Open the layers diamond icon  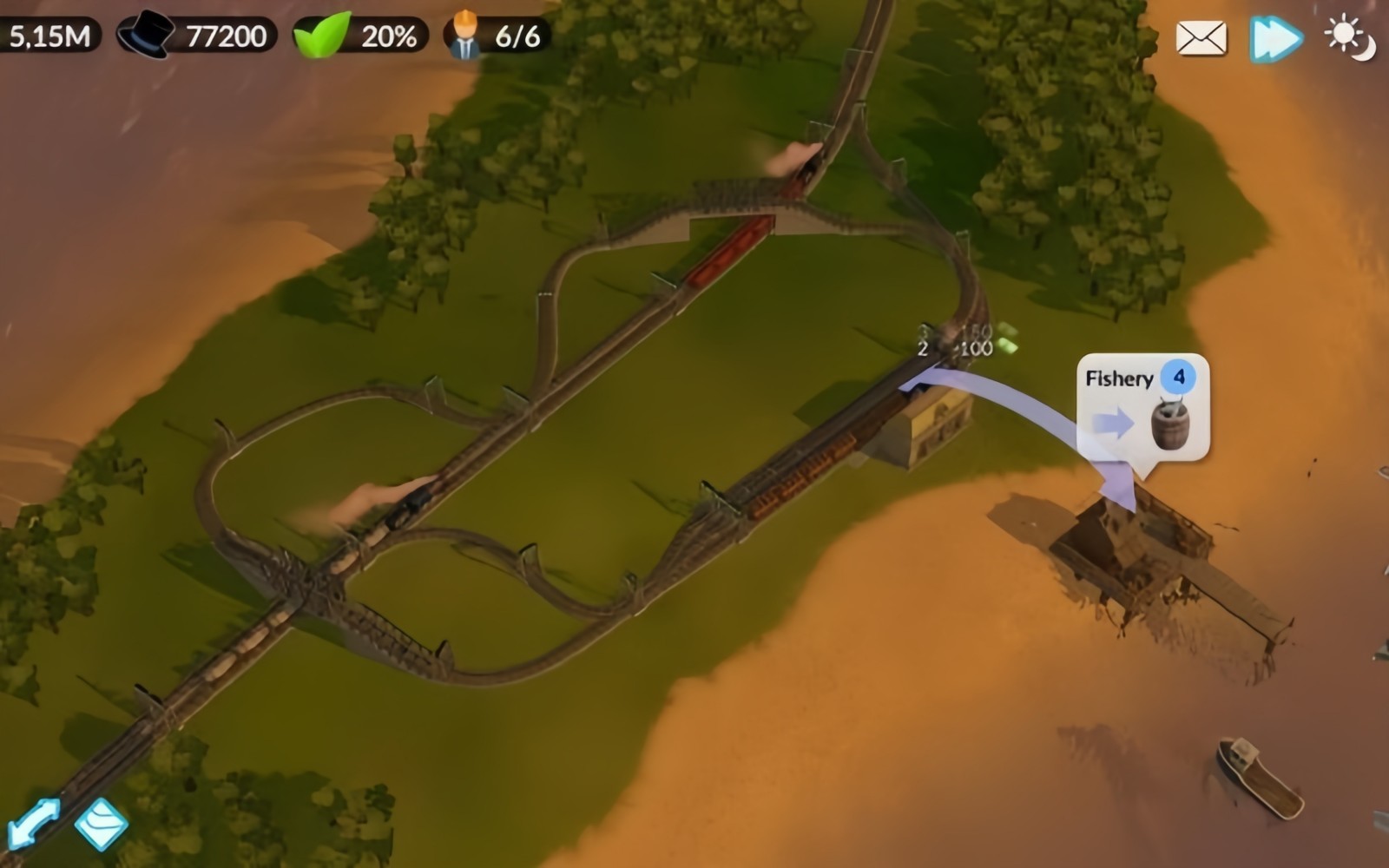pyautogui.click(x=101, y=822)
